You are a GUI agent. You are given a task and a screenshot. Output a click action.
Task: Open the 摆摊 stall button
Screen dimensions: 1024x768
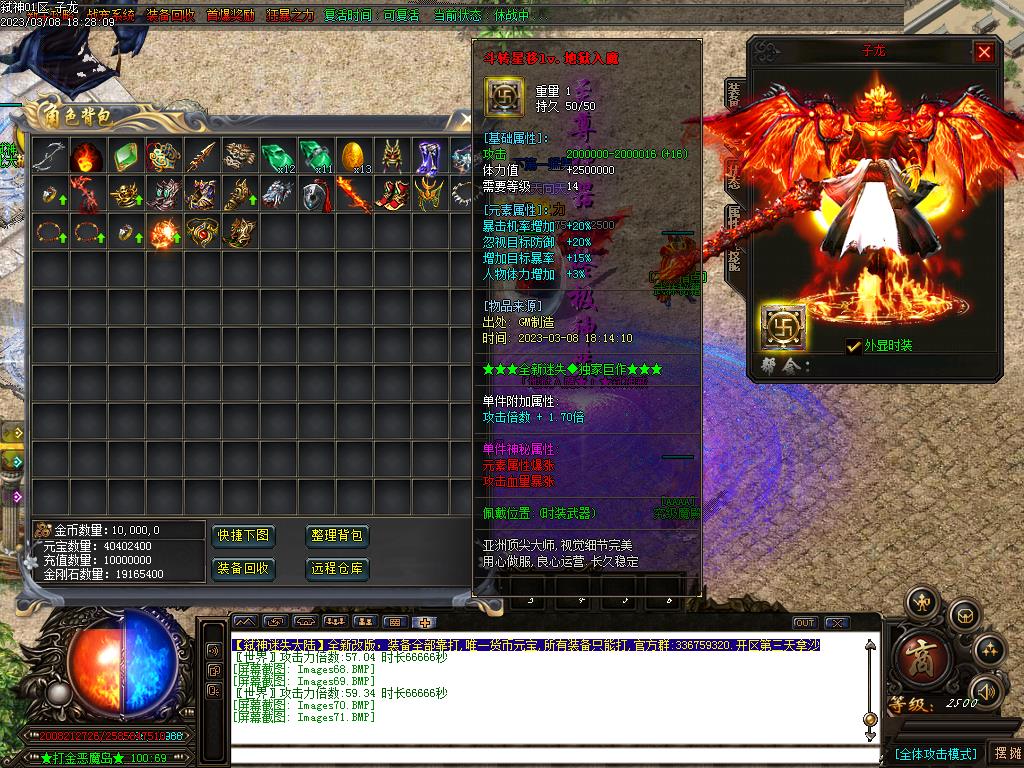pyautogui.click(x=1005, y=753)
